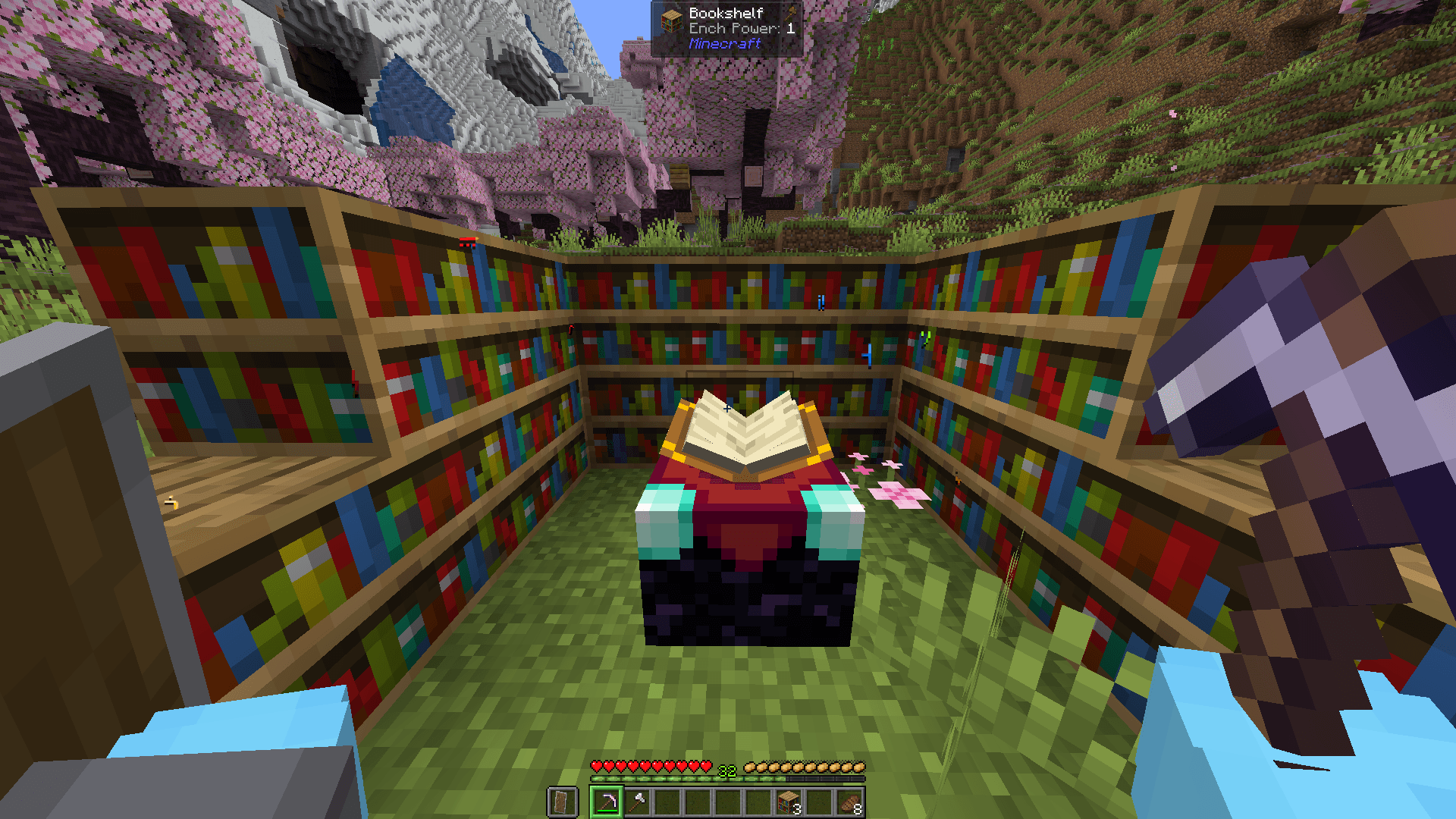The width and height of the screenshot is (1456, 819).
Task: Click the bookshelf icon in the Jade tooltip
Action: (672, 20)
